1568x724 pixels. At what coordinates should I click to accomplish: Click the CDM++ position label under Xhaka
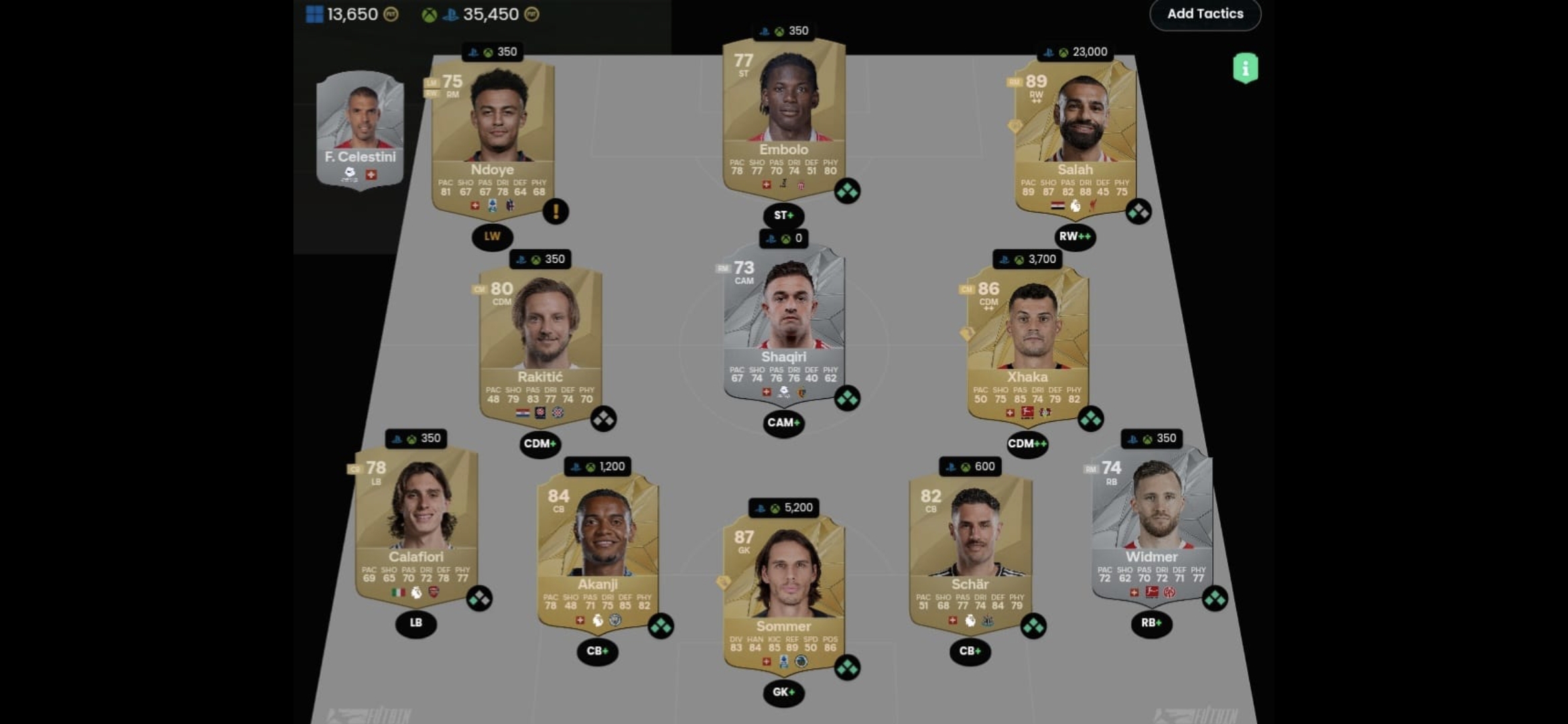tap(1027, 444)
